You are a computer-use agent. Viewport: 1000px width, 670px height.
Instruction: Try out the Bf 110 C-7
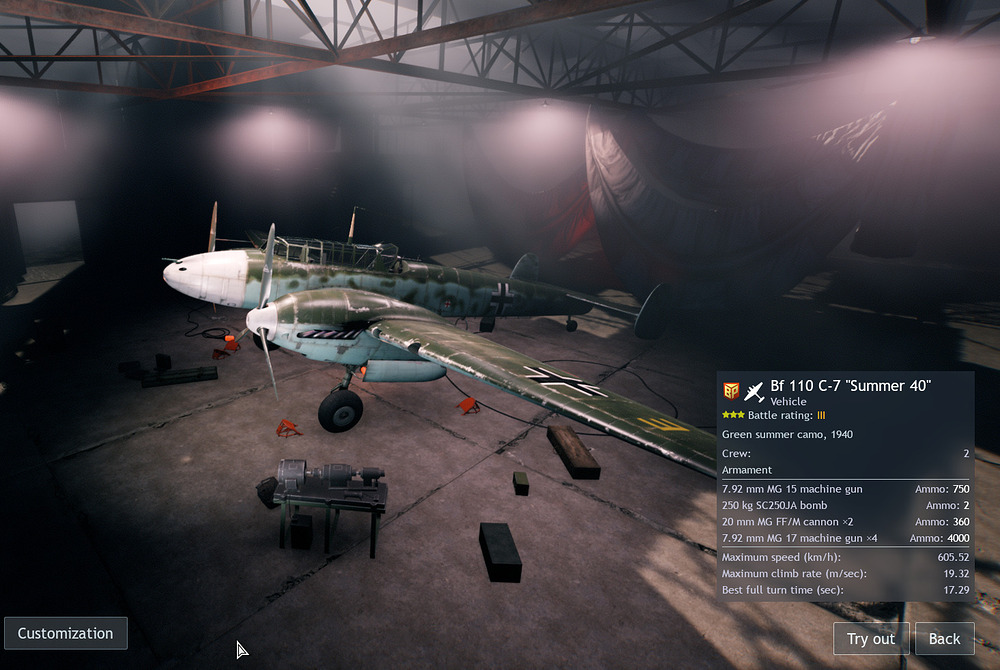871,639
